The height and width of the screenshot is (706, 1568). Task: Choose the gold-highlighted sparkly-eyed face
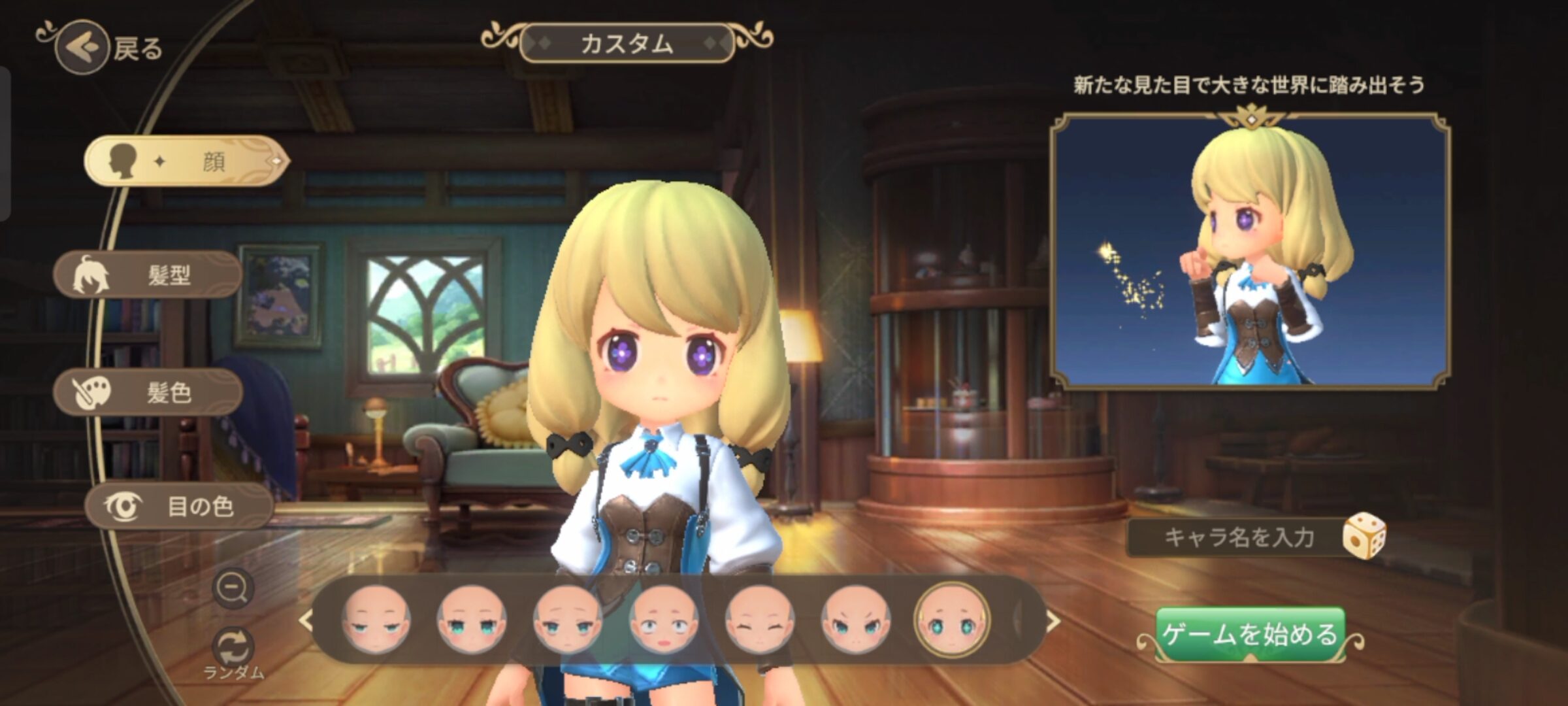coord(951,621)
